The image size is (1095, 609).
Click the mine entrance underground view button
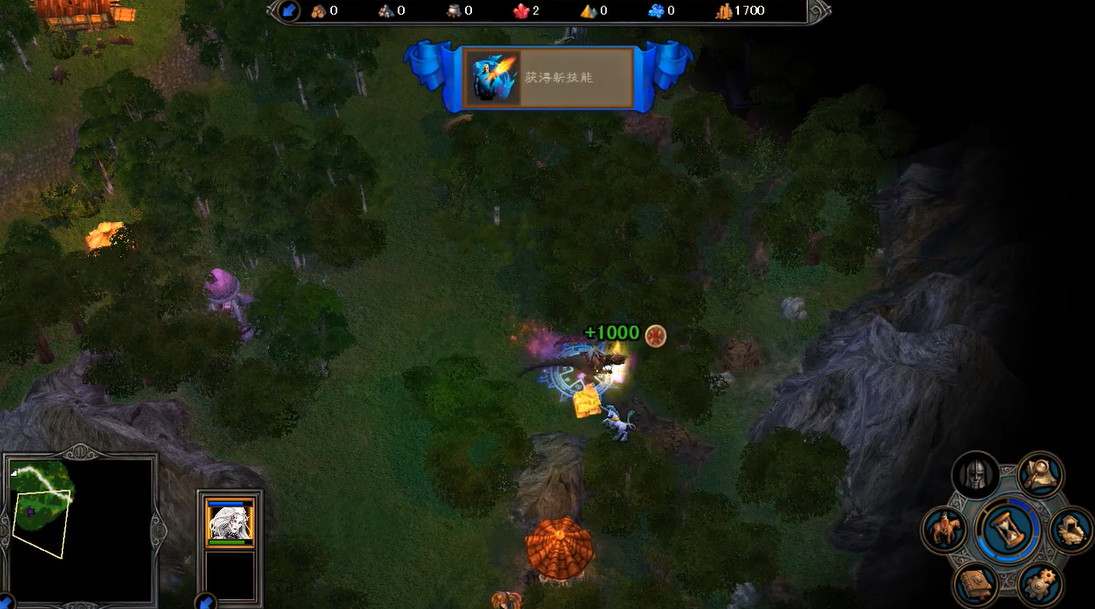pyautogui.click(x=1071, y=529)
